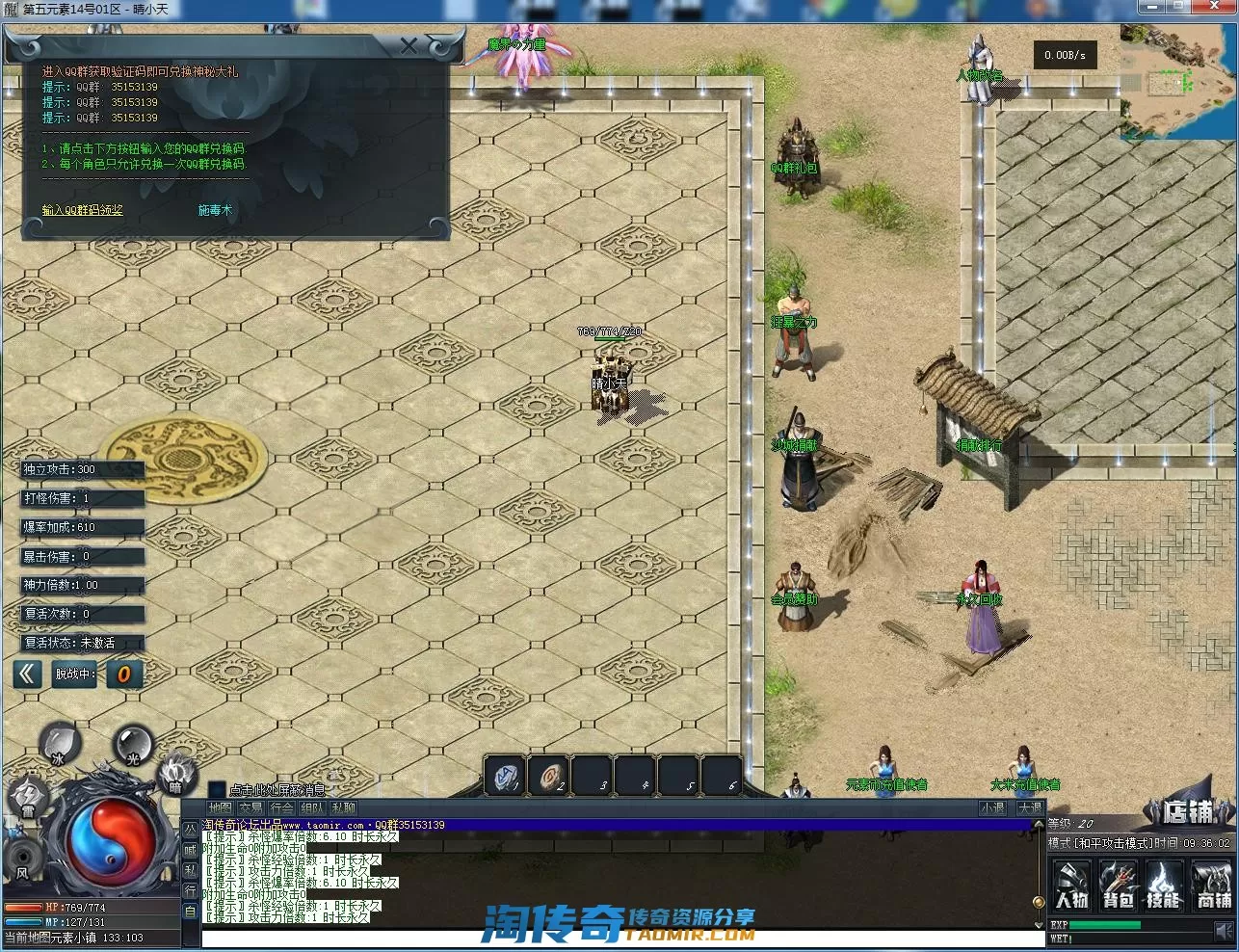This screenshot has height=952, width=1239.
Task: Select the 私聊 private chat tab
Action: pyautogui.click(x=343, y=808)
